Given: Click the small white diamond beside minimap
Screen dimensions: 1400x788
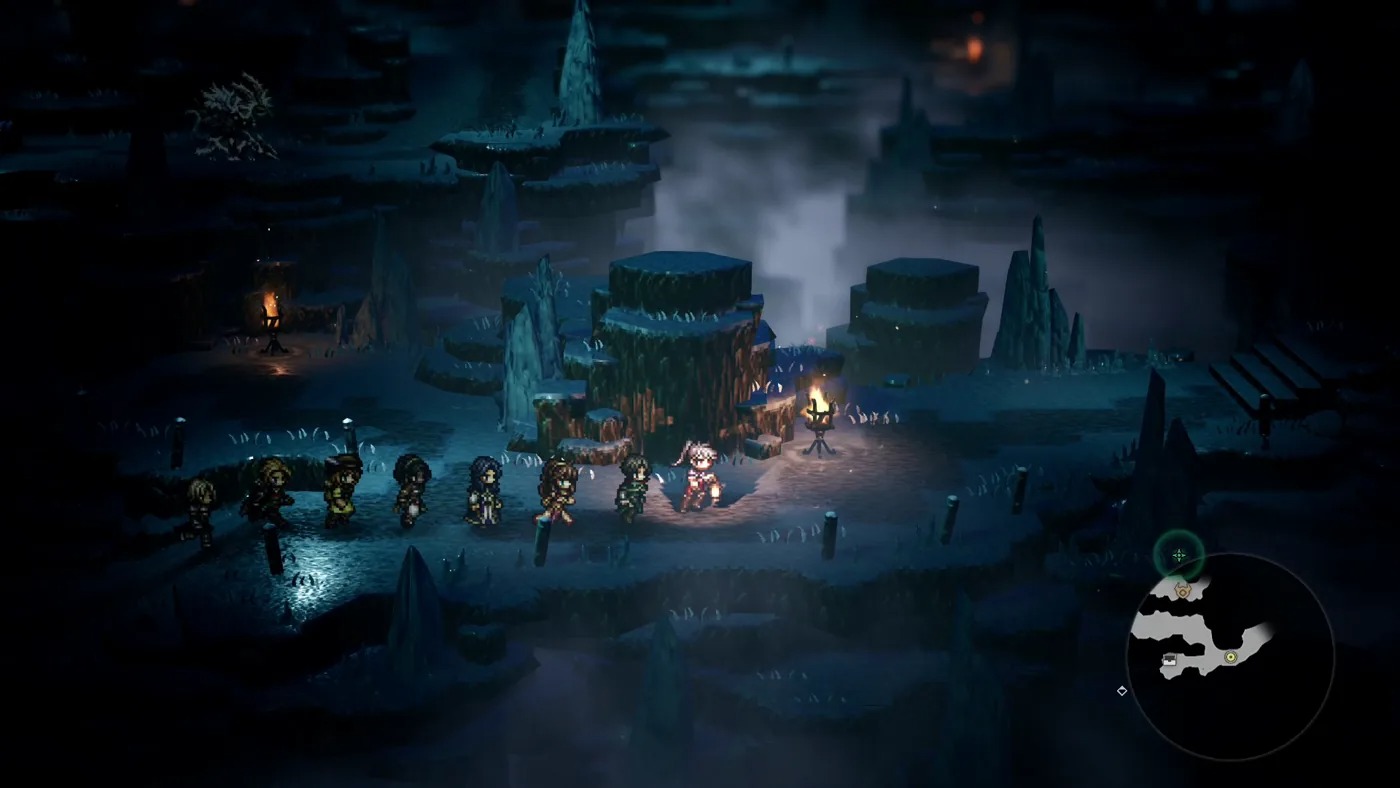Looking at the screenshot, I should click(1122, 690).
